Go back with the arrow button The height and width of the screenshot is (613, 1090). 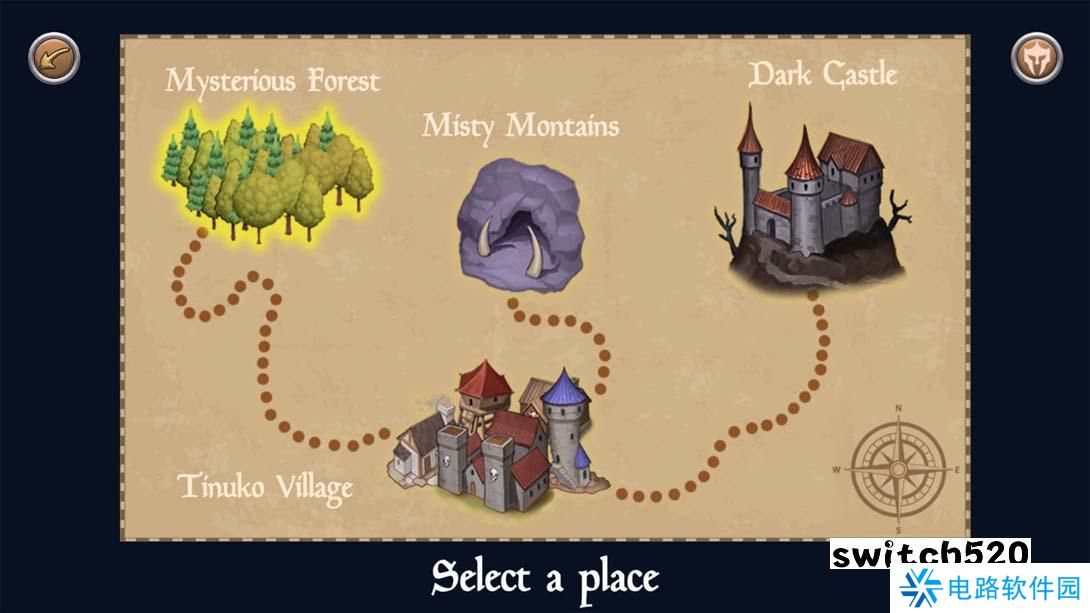click(x=54, y=58)
